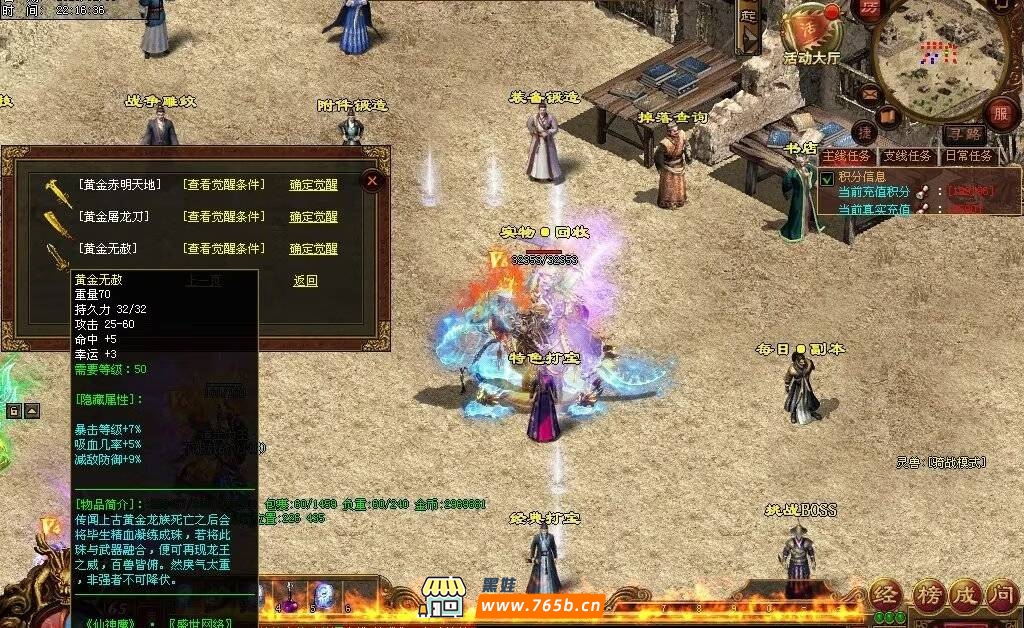The width and height of the screenshot is (1024, 628).
Task: Select the 黄金屠龙刀 weapon icon
Action: 55,218
